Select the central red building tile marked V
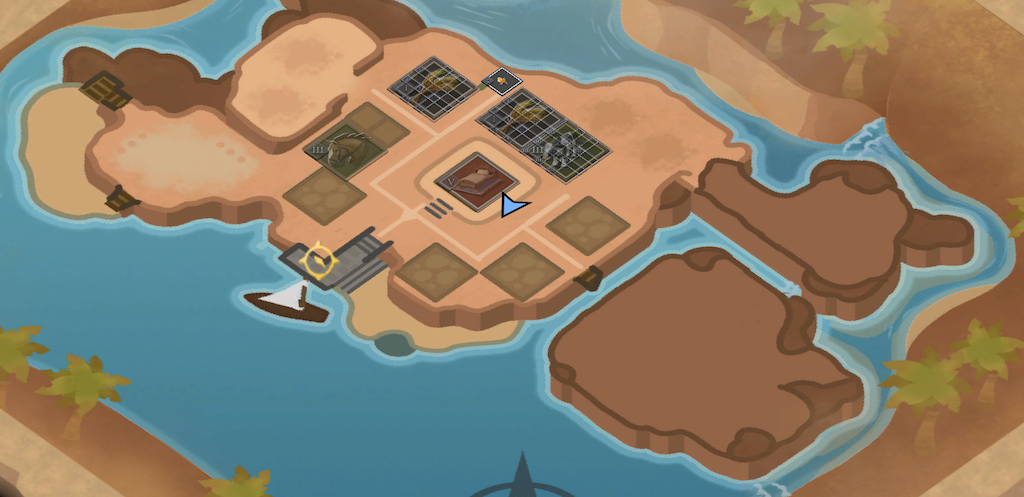The width and height of the screenshot is (1024, 497). (475, 182)
